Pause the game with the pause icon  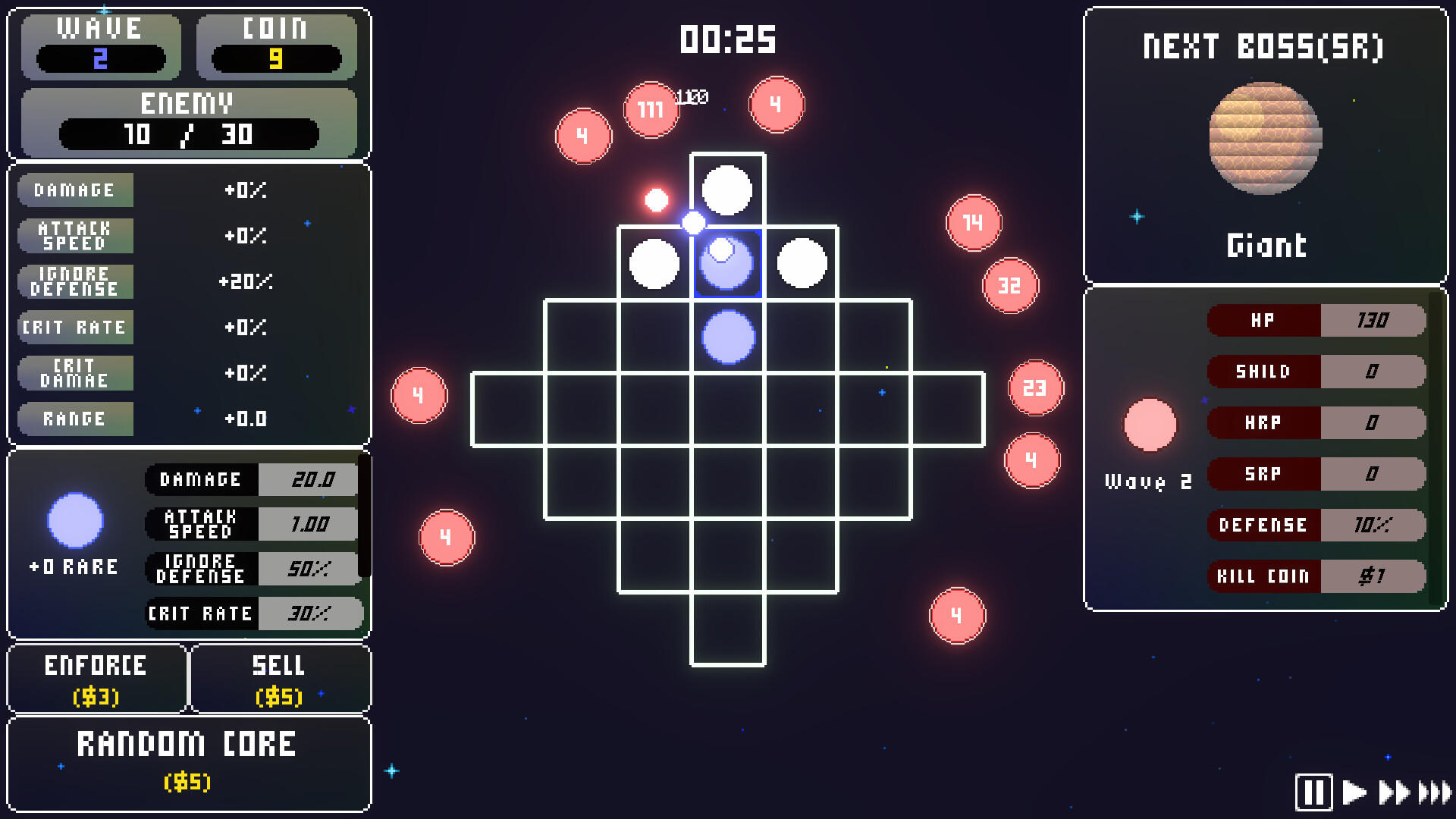(1316, 791)
